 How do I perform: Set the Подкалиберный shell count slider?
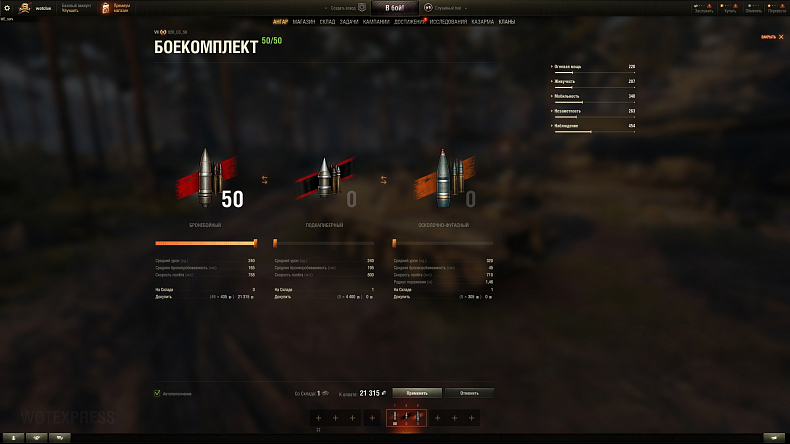(x=275, y=243)
